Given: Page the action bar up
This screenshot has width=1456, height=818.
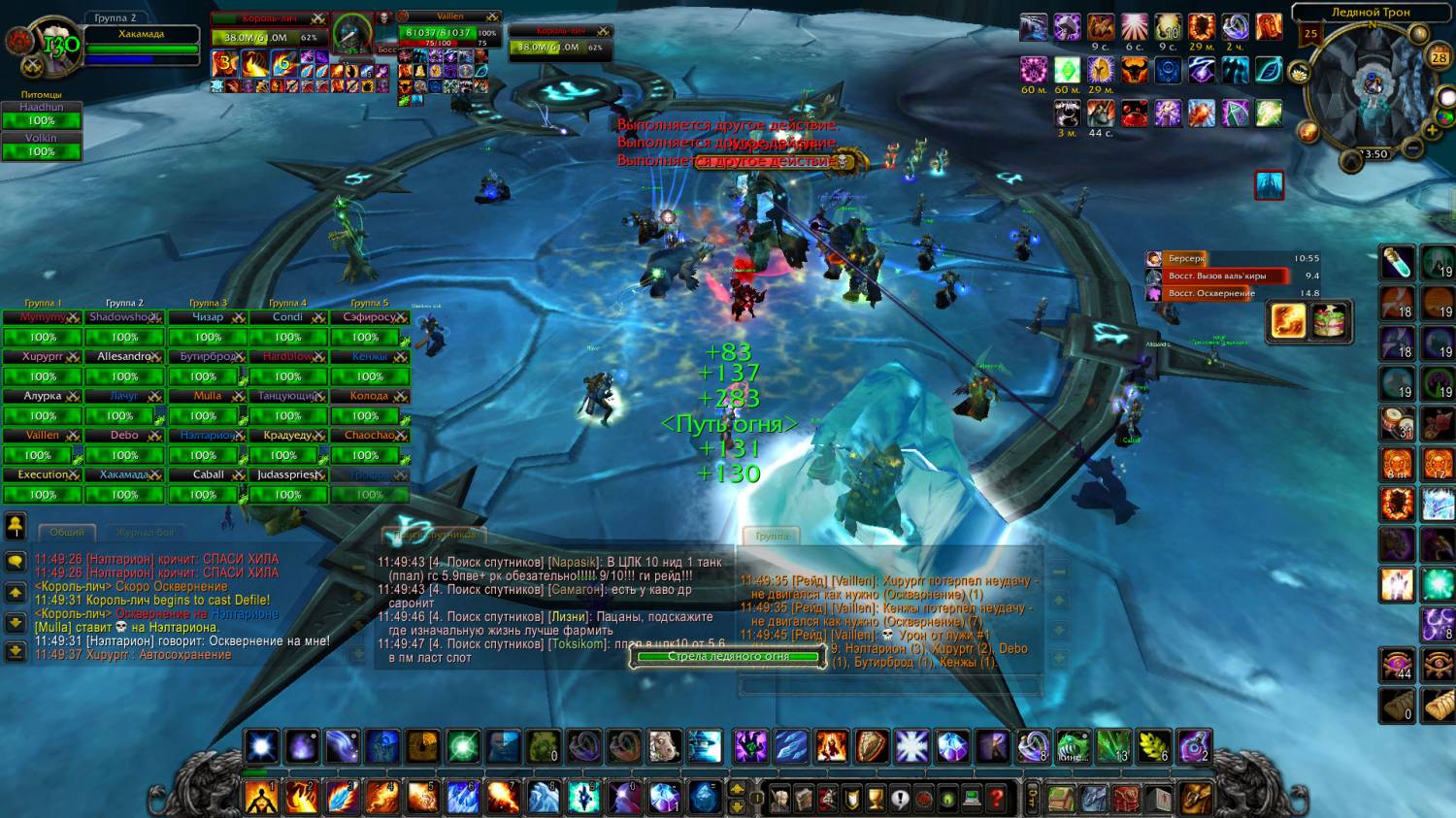Looking at the screenshot, I should pyautogui.click(x=737, y=789).
